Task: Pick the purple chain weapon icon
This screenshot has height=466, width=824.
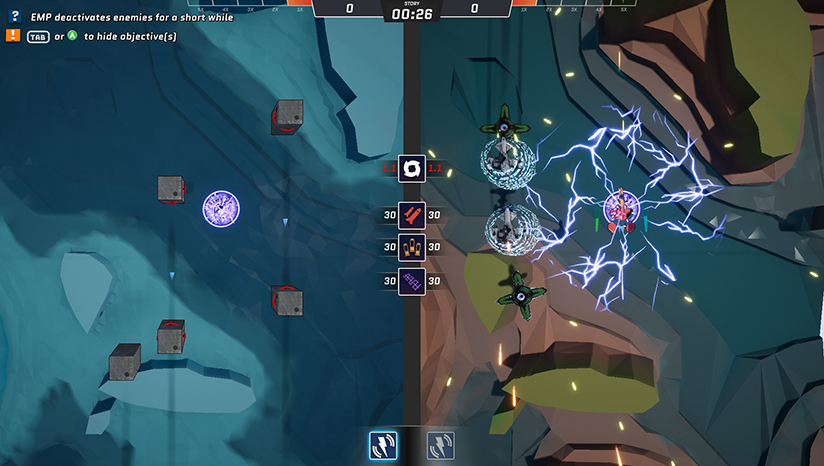Action: point(412,281)
